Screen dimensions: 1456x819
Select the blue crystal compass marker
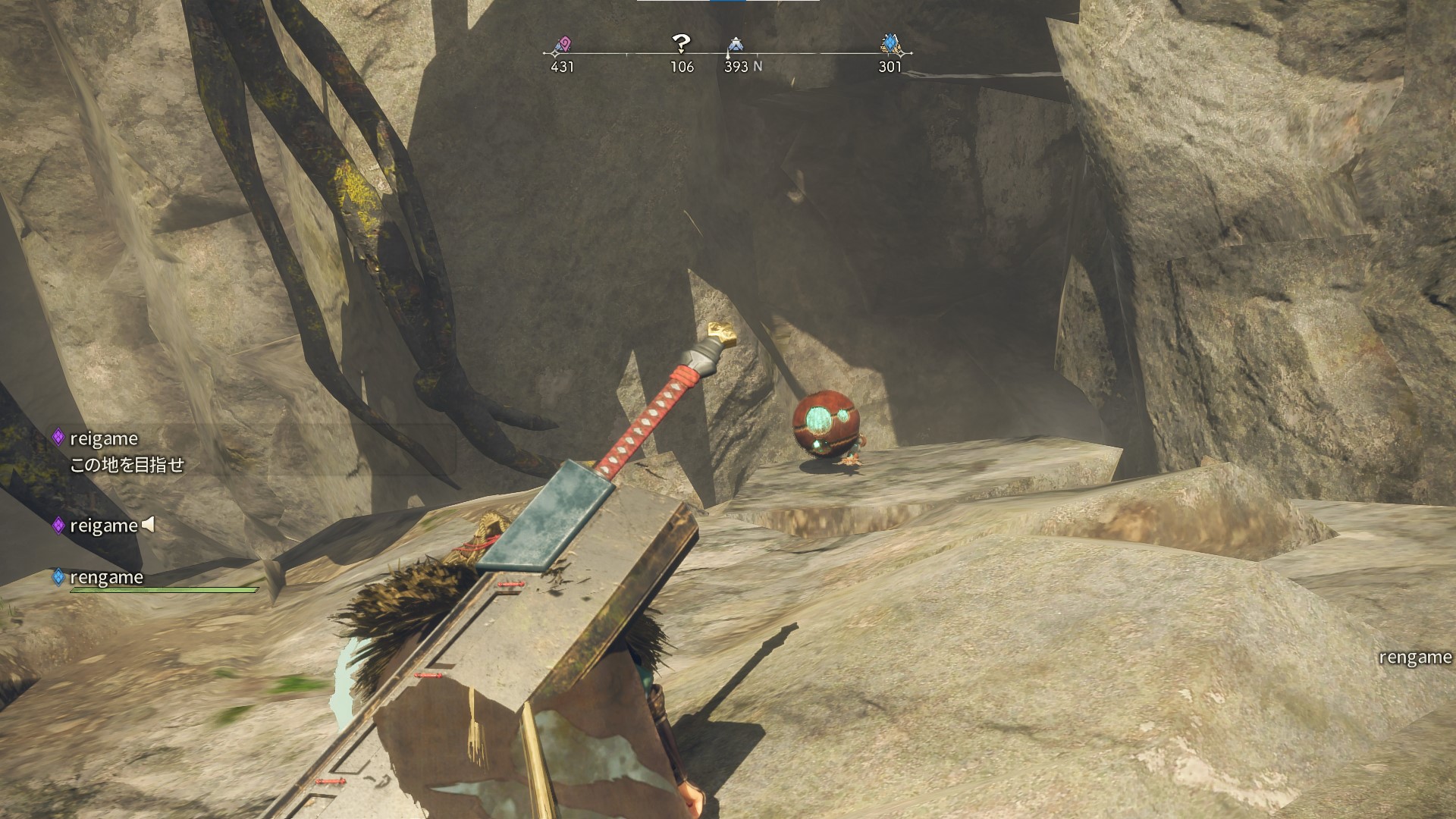pyautogui.click(x=890, y=45)
